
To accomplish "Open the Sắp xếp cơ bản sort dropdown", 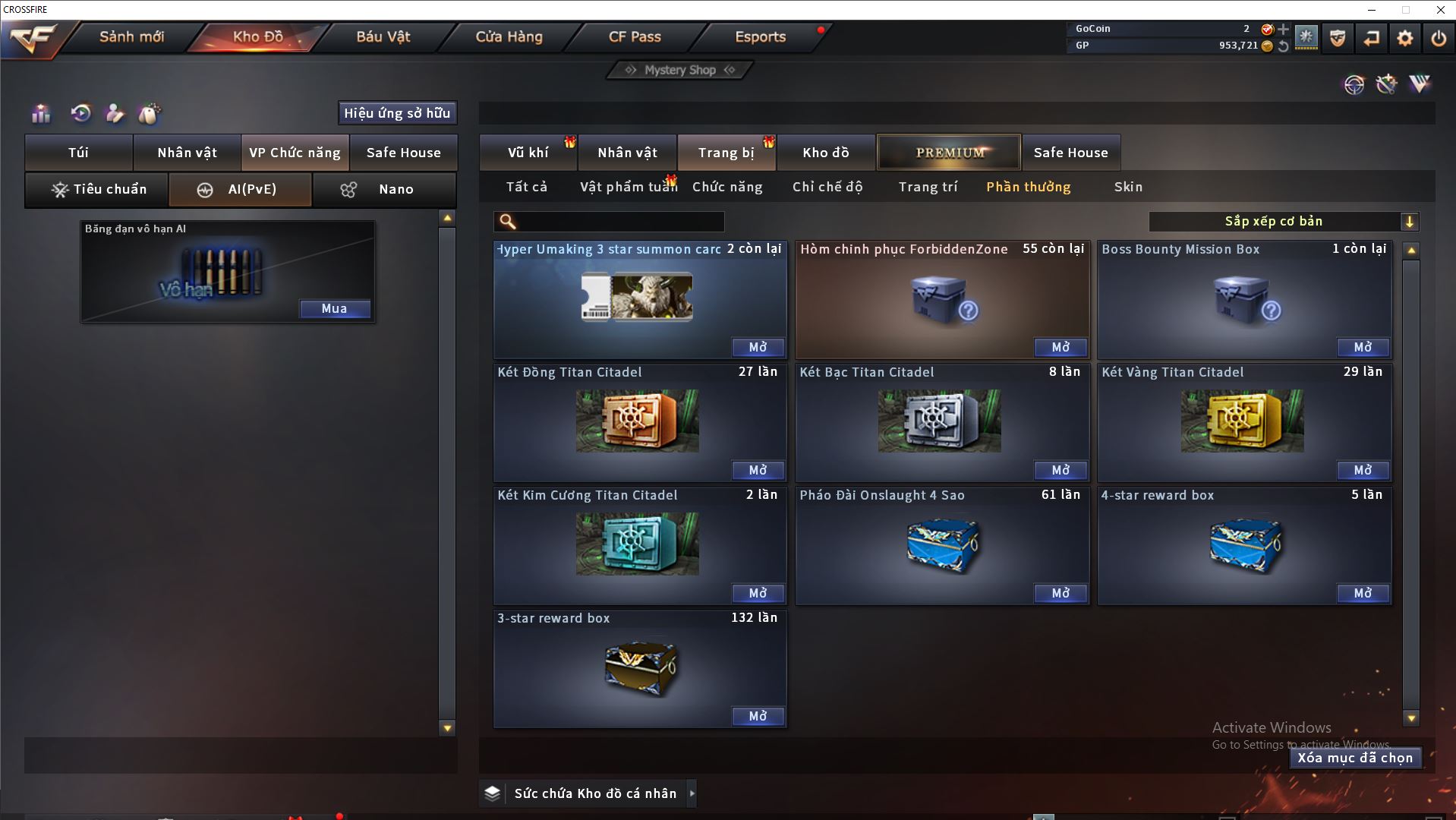I will 1283,222.
